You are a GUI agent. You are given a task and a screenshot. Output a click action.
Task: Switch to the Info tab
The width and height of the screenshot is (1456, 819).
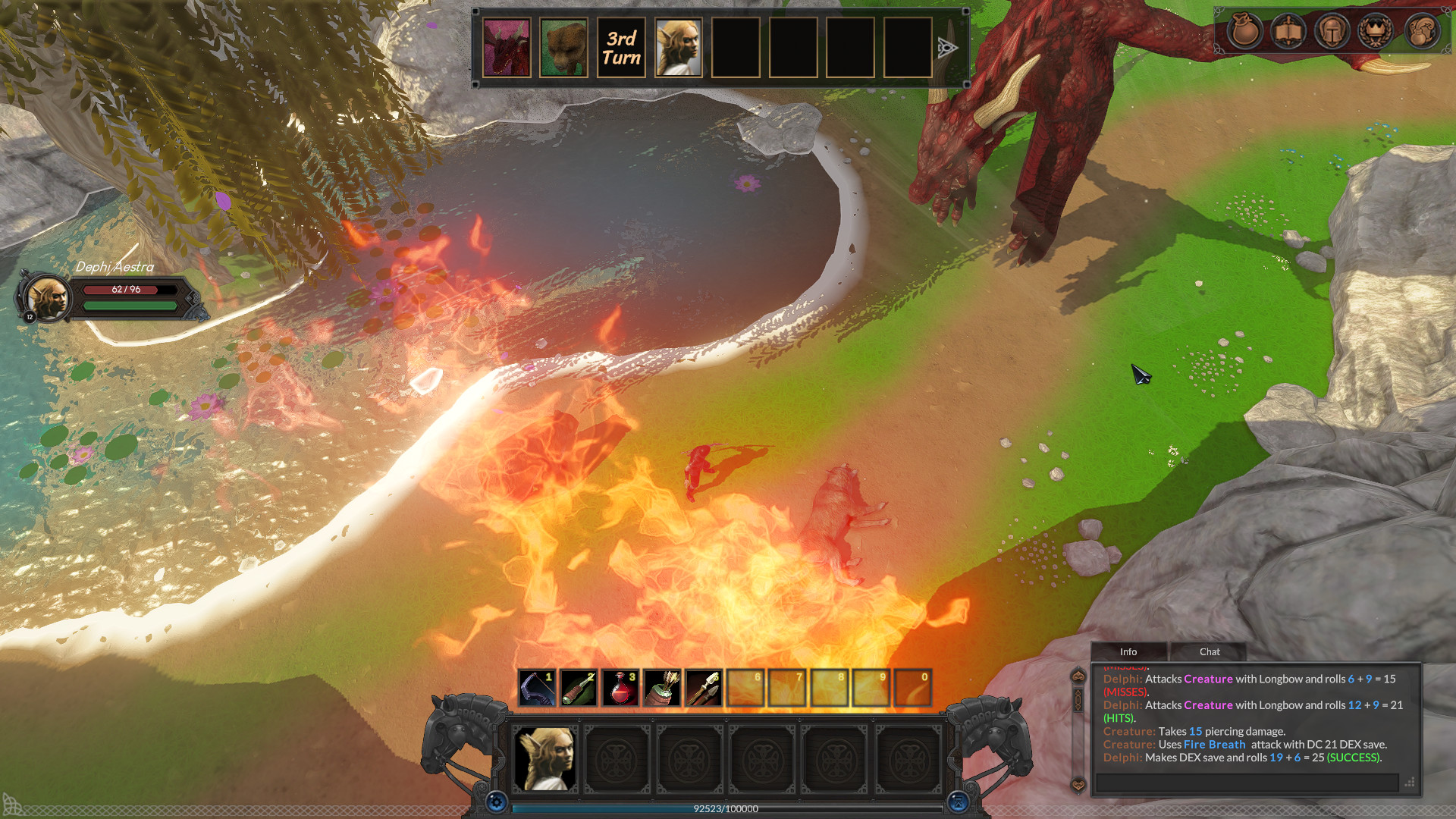(1128, 651)
